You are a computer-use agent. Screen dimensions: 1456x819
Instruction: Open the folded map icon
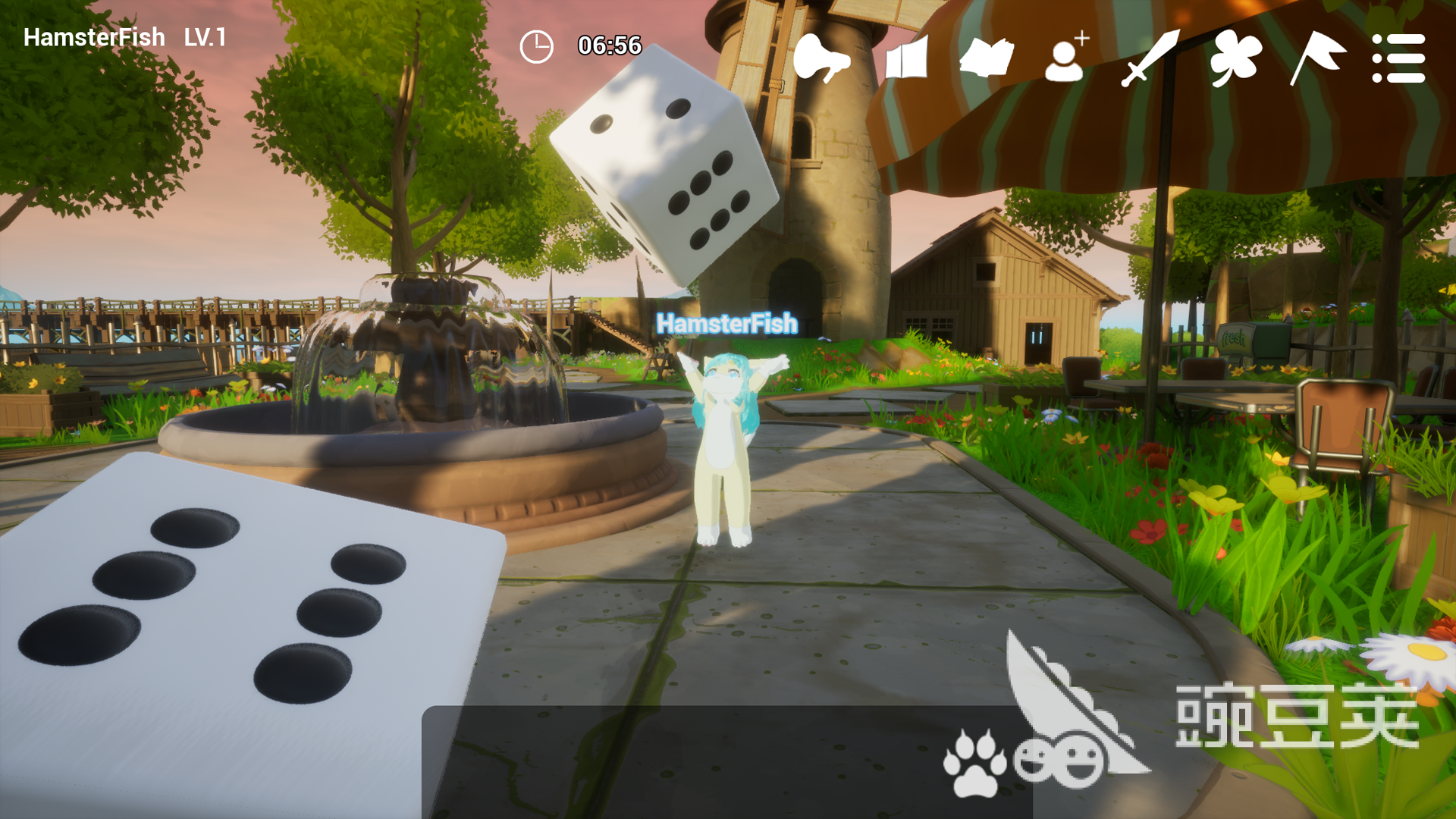906,58
